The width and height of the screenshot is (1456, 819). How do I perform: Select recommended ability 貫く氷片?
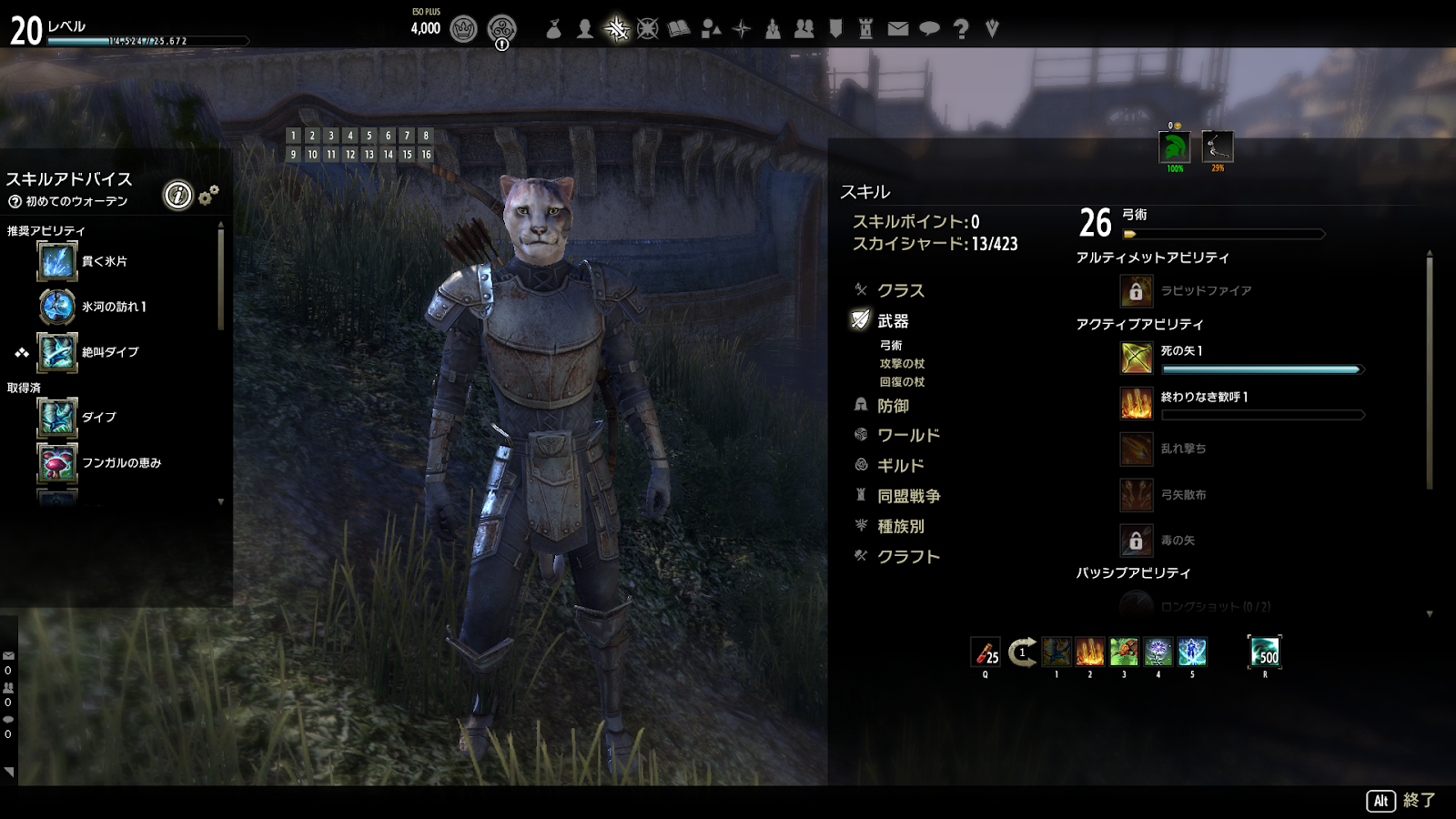click(57, 261)
